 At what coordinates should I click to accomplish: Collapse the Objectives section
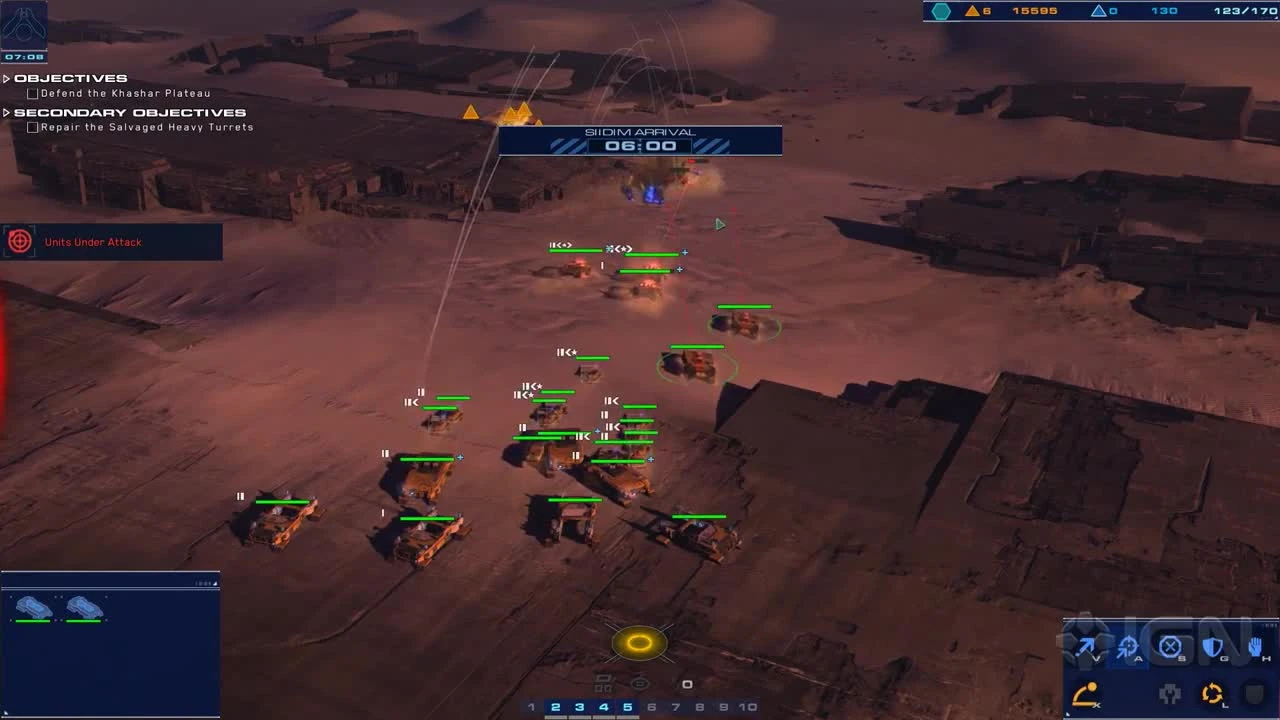pyautogui.click(x=7, y=77)
